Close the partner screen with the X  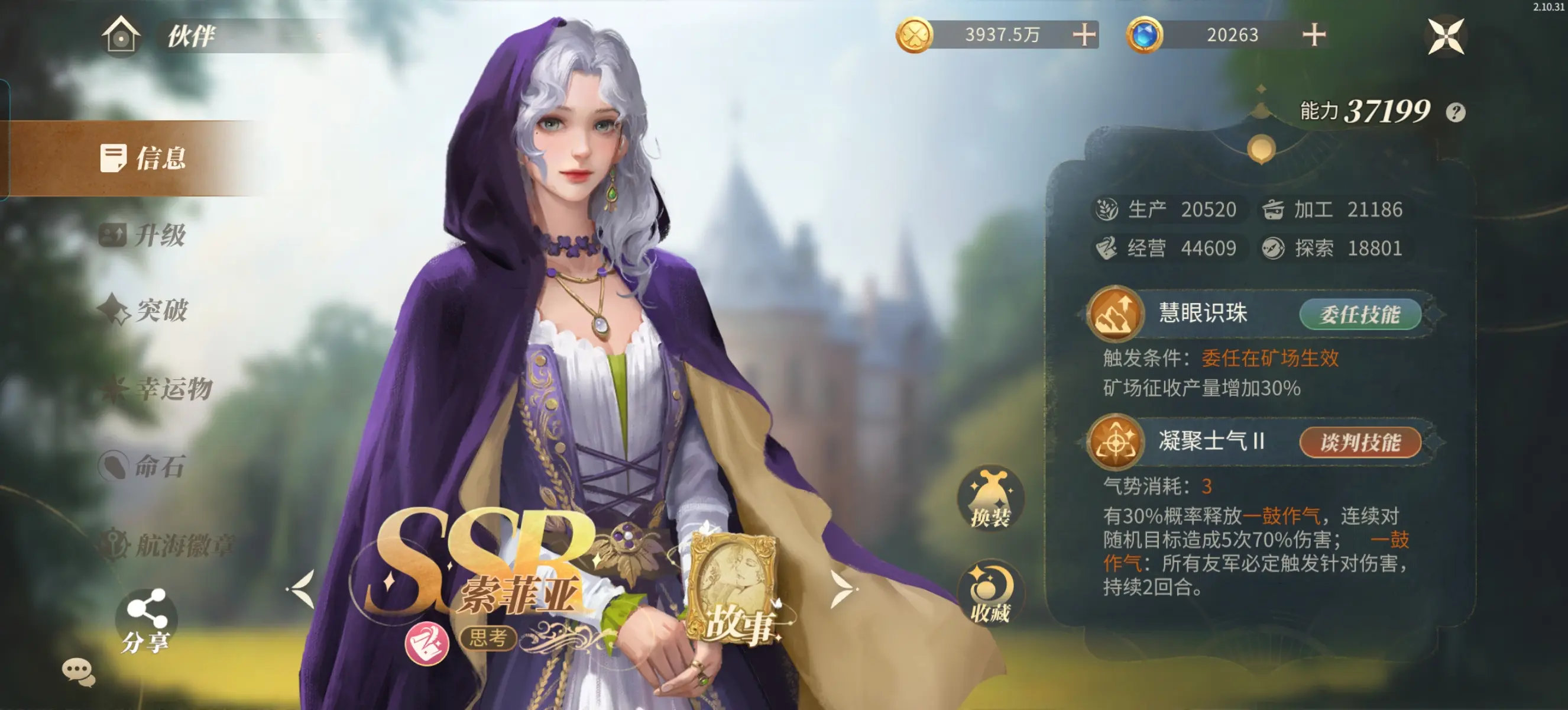1446,36
